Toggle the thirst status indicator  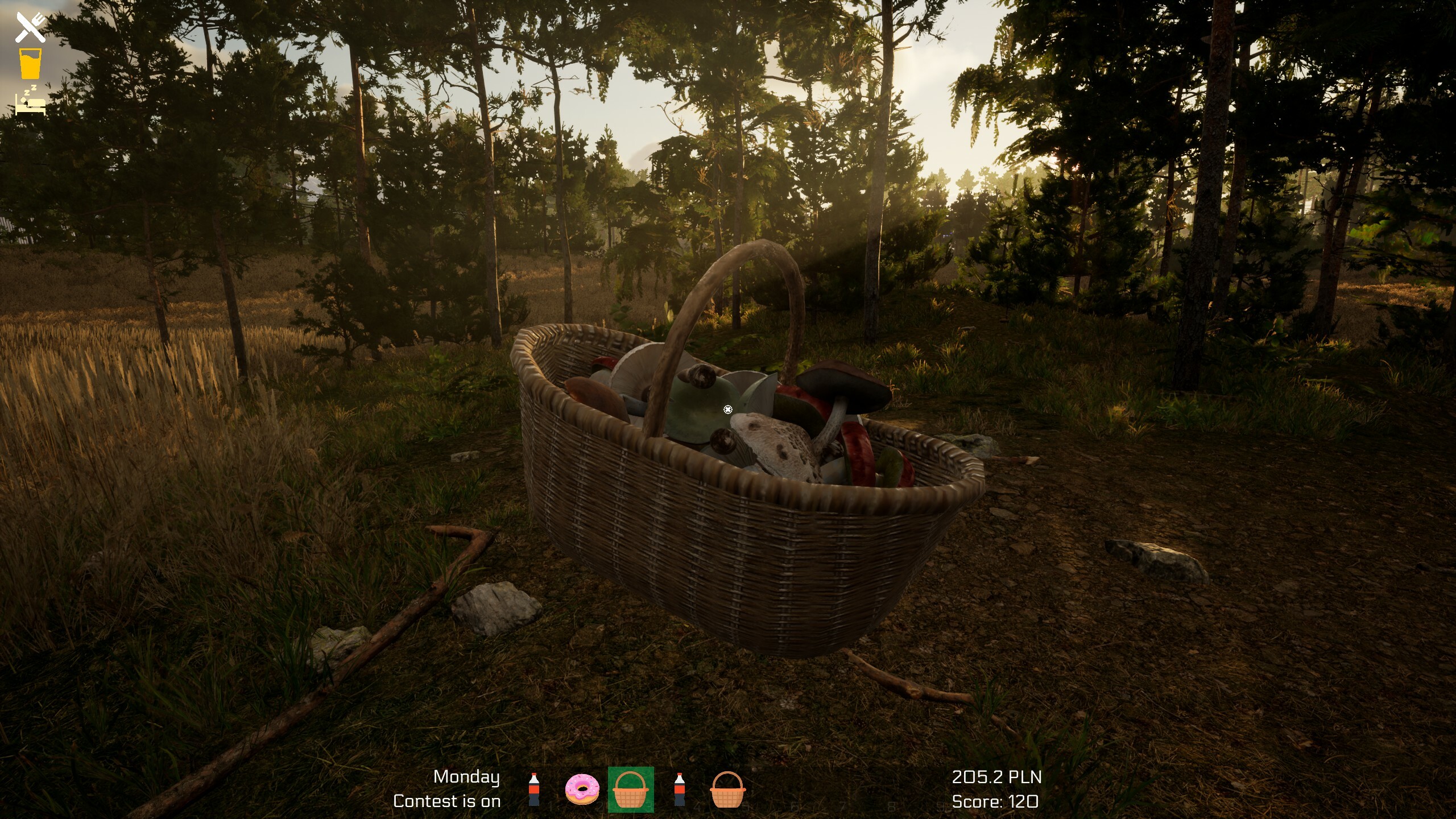point(30,63)
